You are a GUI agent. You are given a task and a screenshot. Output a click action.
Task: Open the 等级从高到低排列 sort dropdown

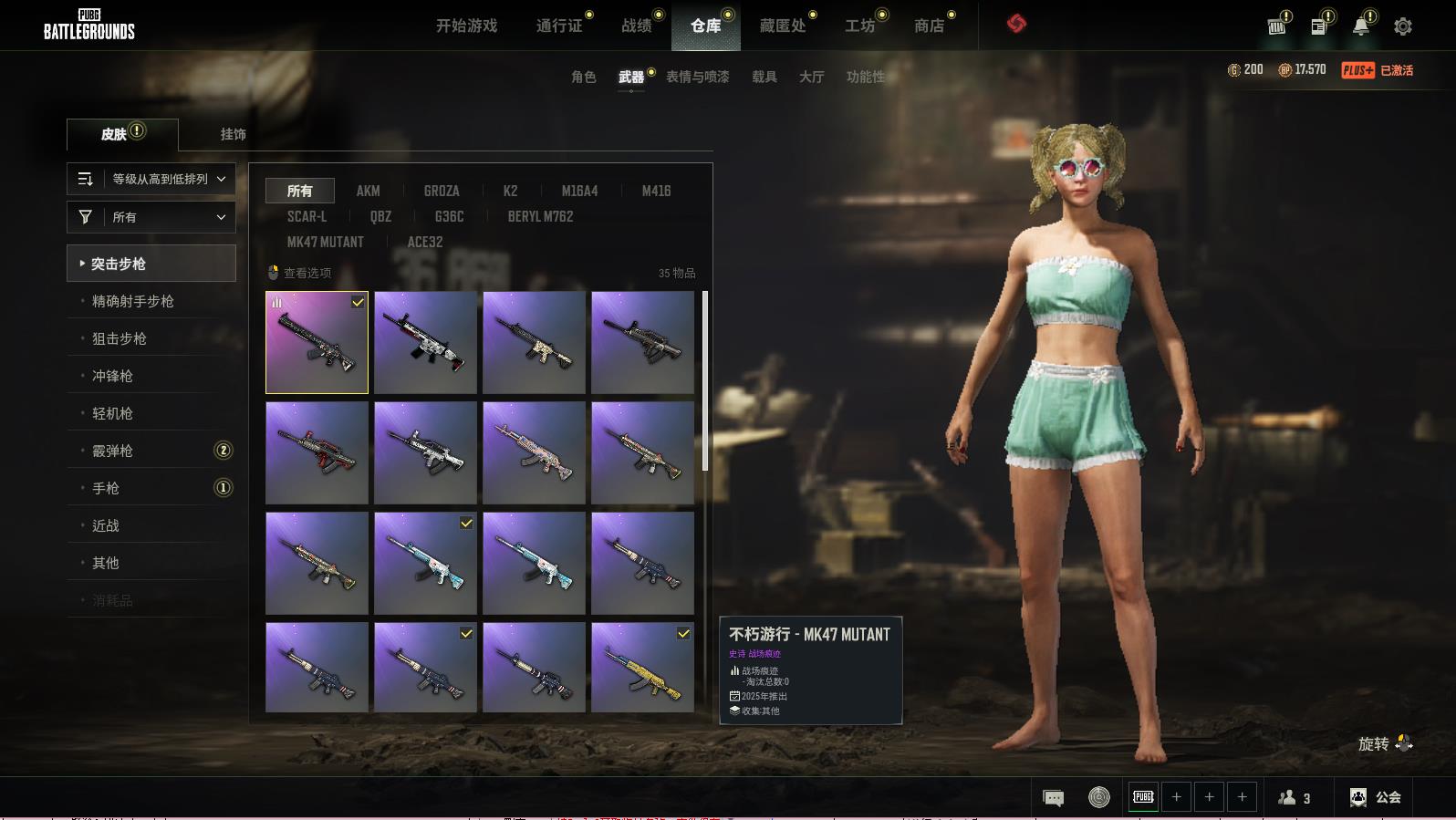tap(151, 179)
